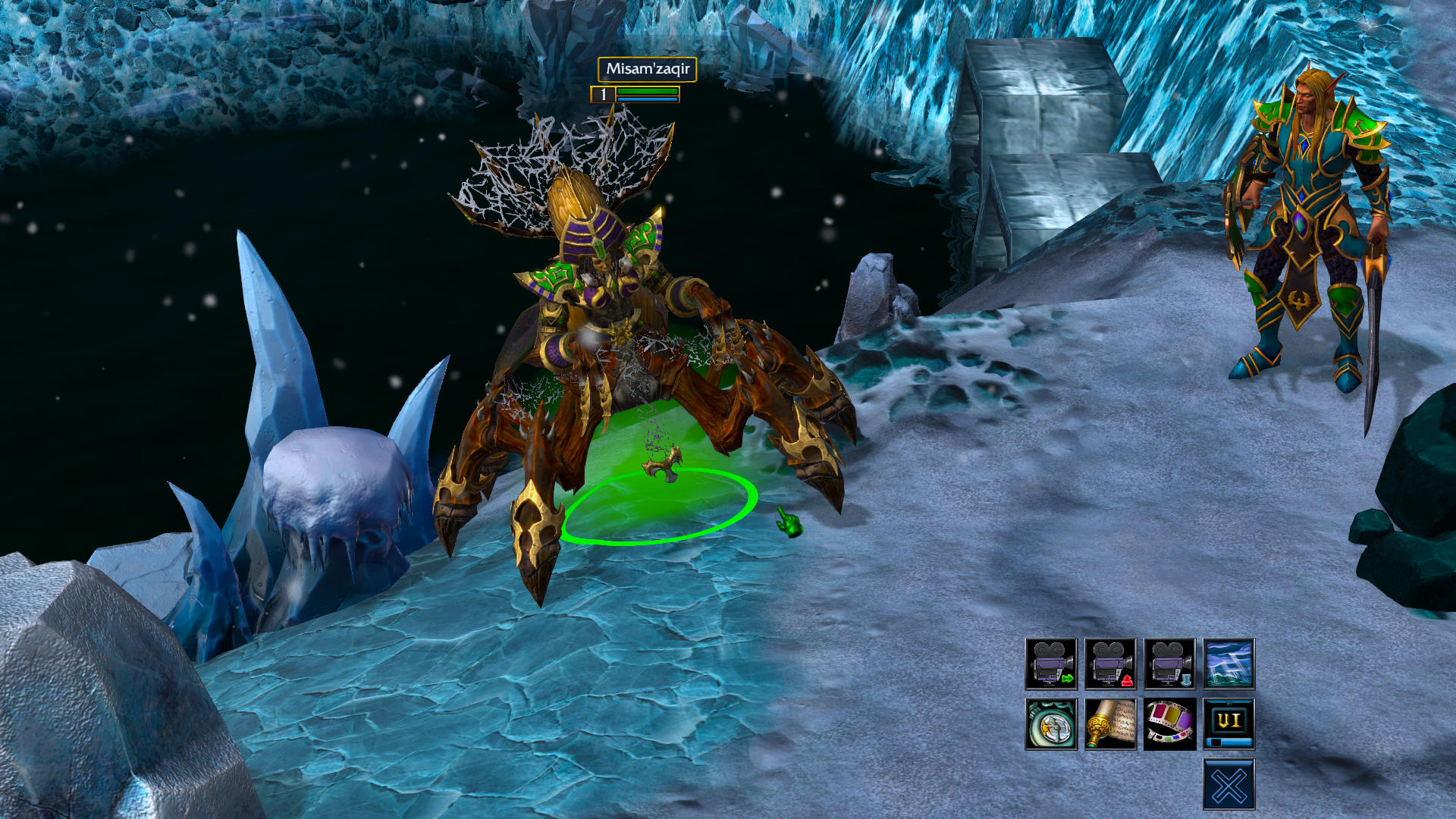This screenshot has width=1456, height=819.
Task: Select the pocket watch time icon
Action: [1051, 723]
